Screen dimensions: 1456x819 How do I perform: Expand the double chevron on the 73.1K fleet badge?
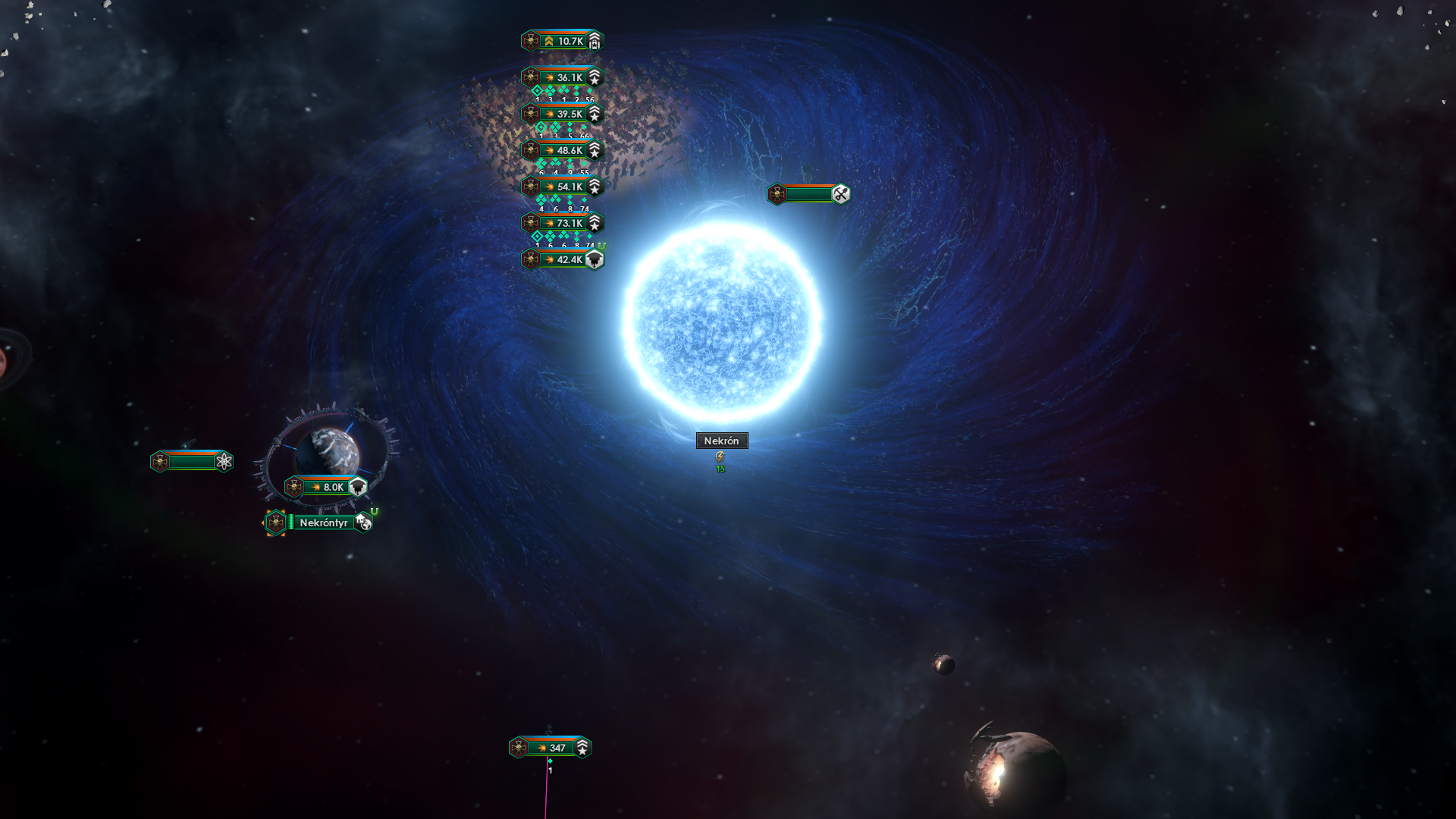(x=595, y=221)
